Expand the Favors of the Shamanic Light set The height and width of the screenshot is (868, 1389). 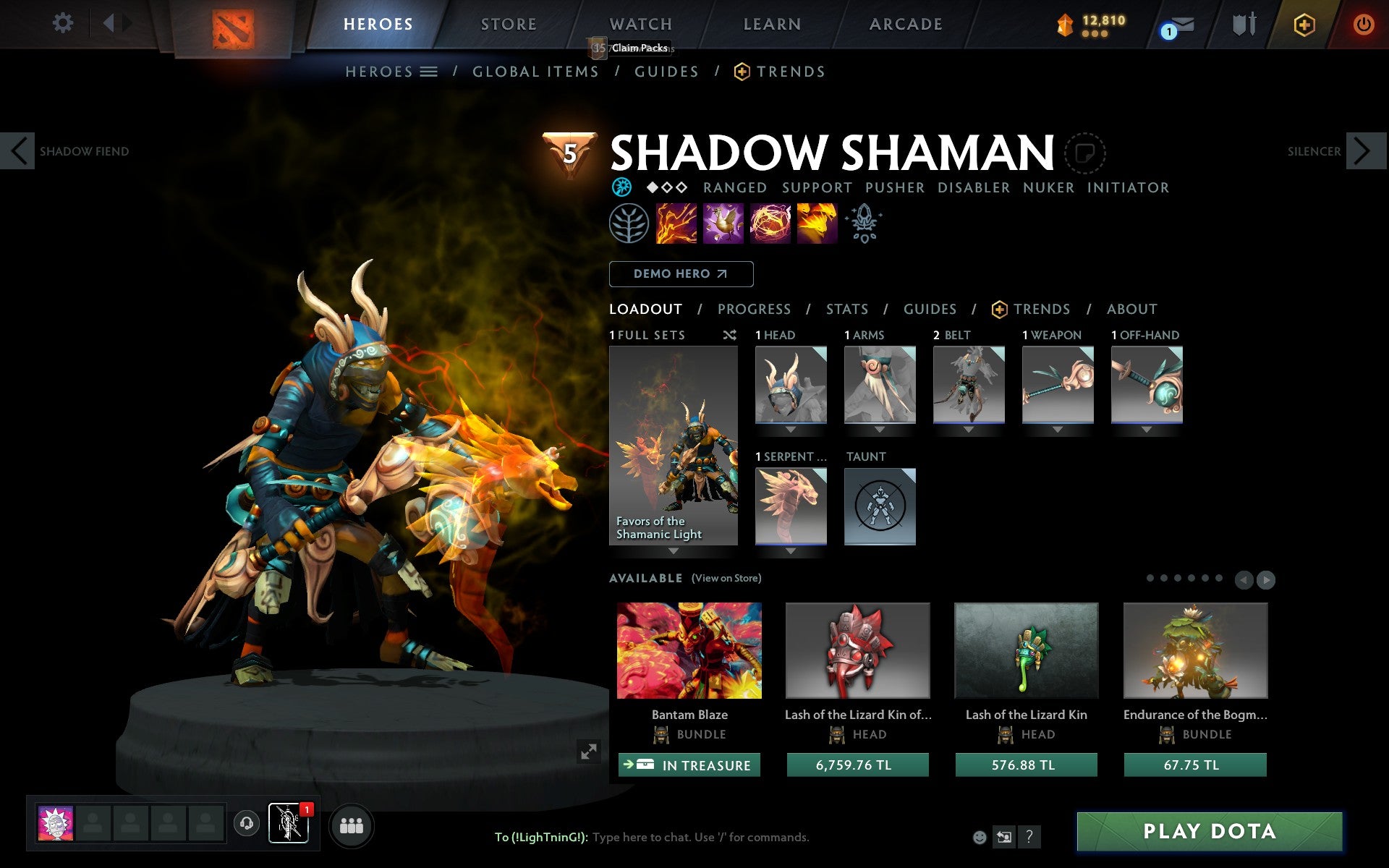pyautogui.click(x=673, y=551)
